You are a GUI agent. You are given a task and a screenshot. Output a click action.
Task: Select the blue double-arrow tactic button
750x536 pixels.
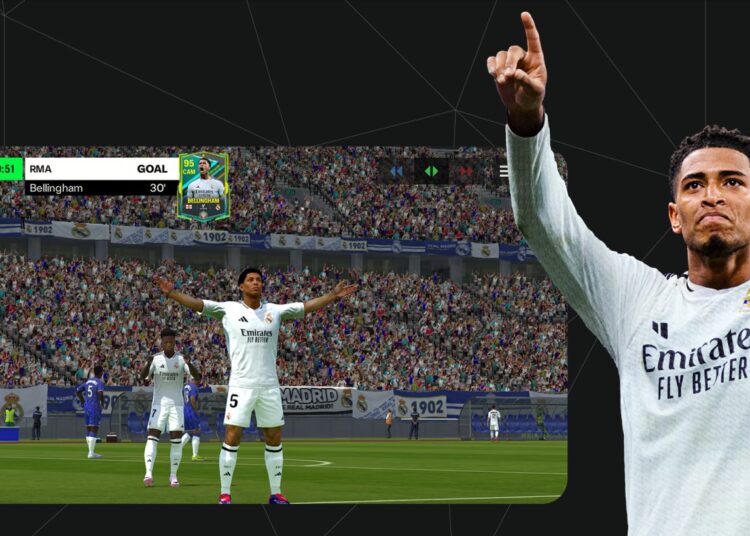[x=397, y=171]
